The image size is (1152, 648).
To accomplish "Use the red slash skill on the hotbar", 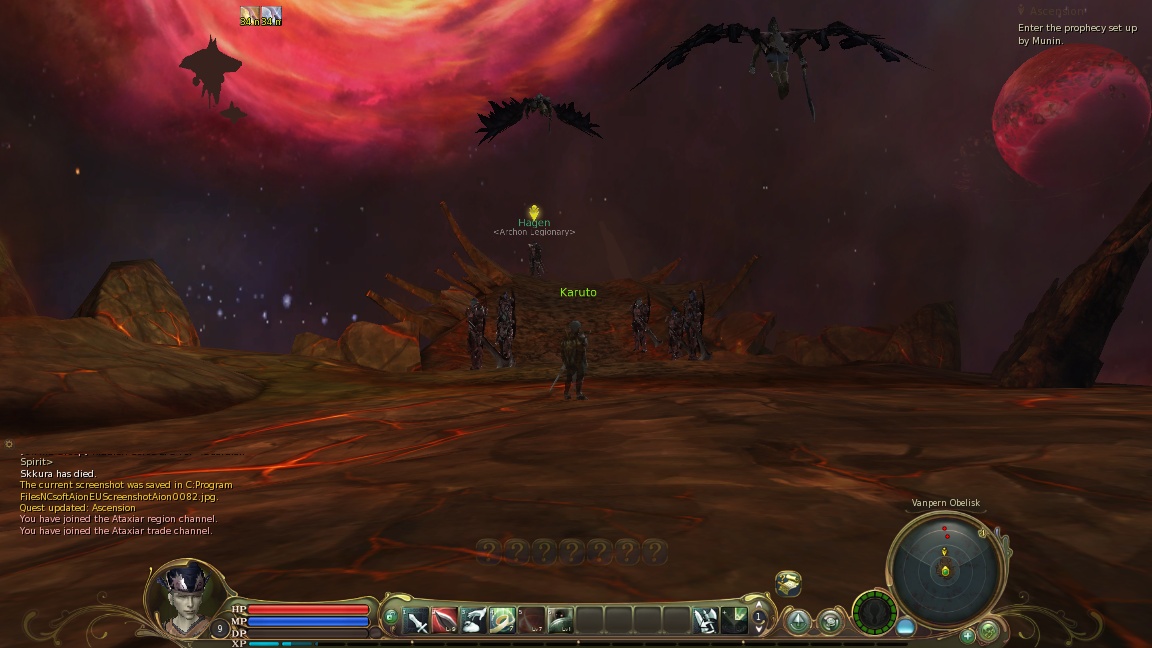I will pos(445,620).
